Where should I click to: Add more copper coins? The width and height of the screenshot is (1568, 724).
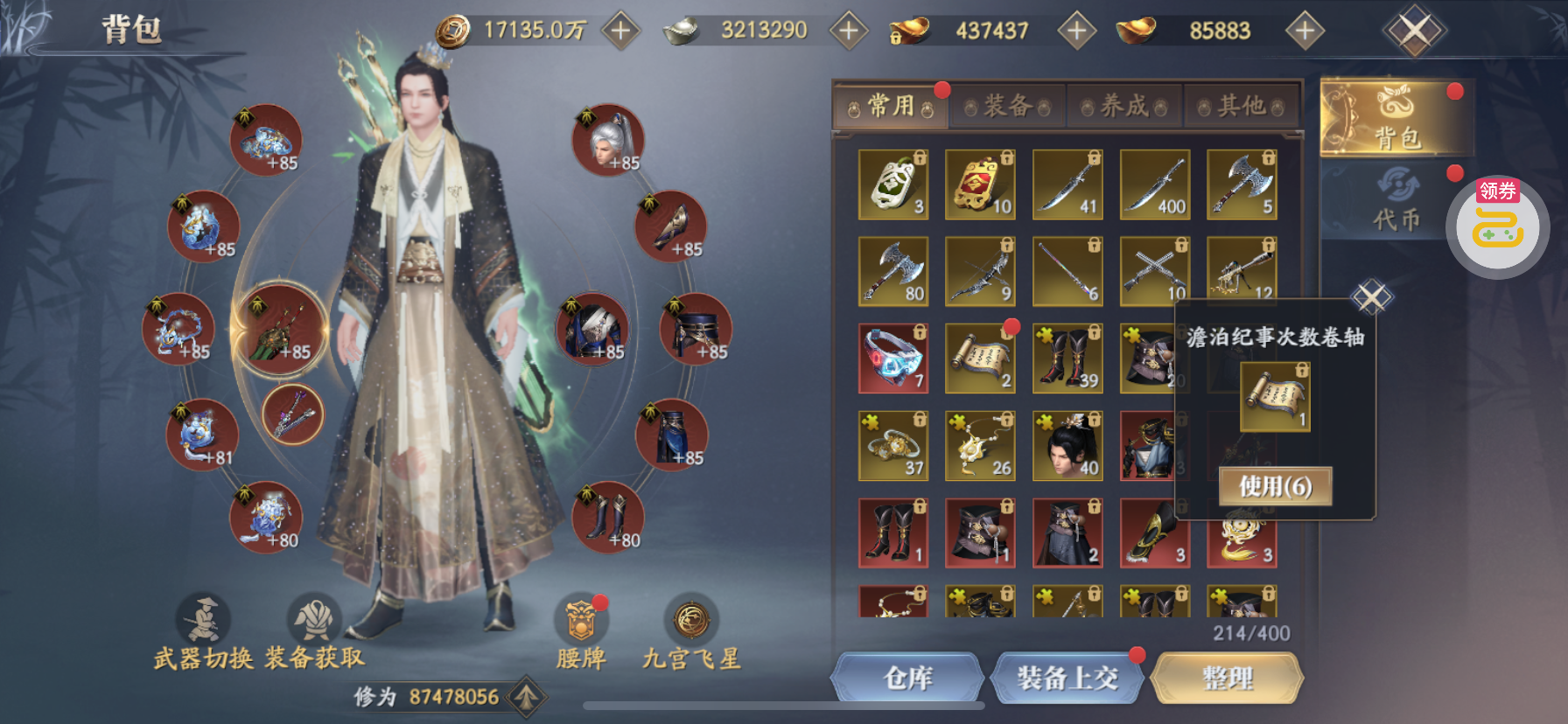coord(620,31)
